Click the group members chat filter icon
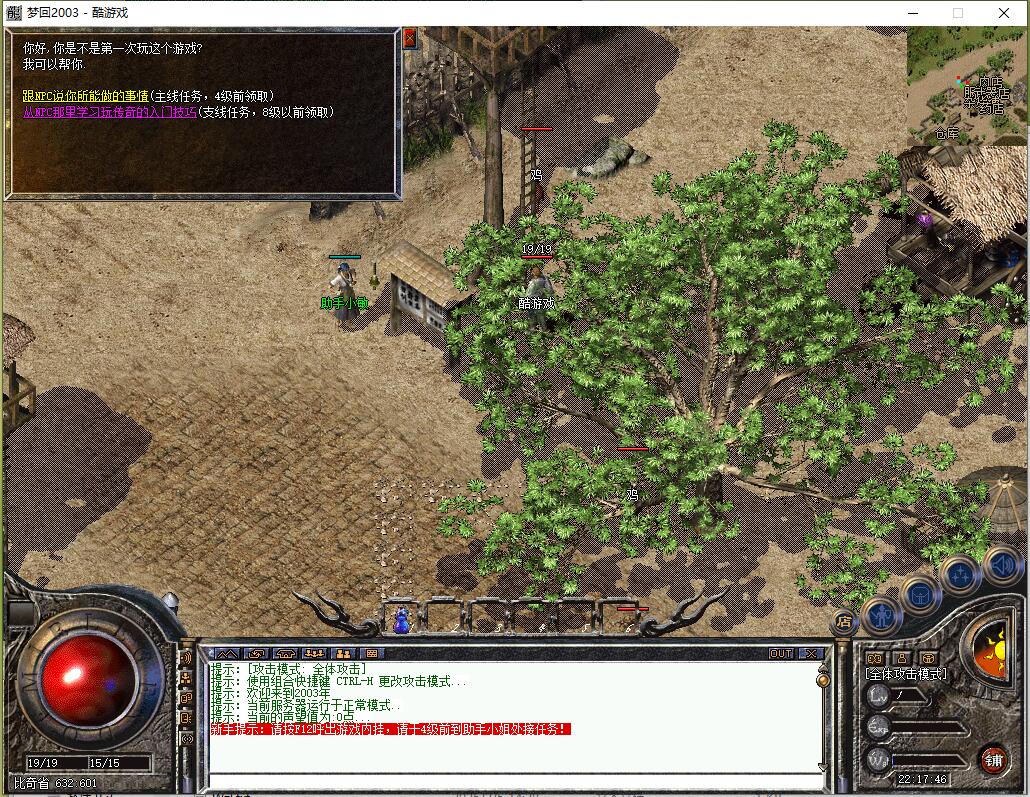The width and height of the screenshot is (1030, 797). pos(314,654)
